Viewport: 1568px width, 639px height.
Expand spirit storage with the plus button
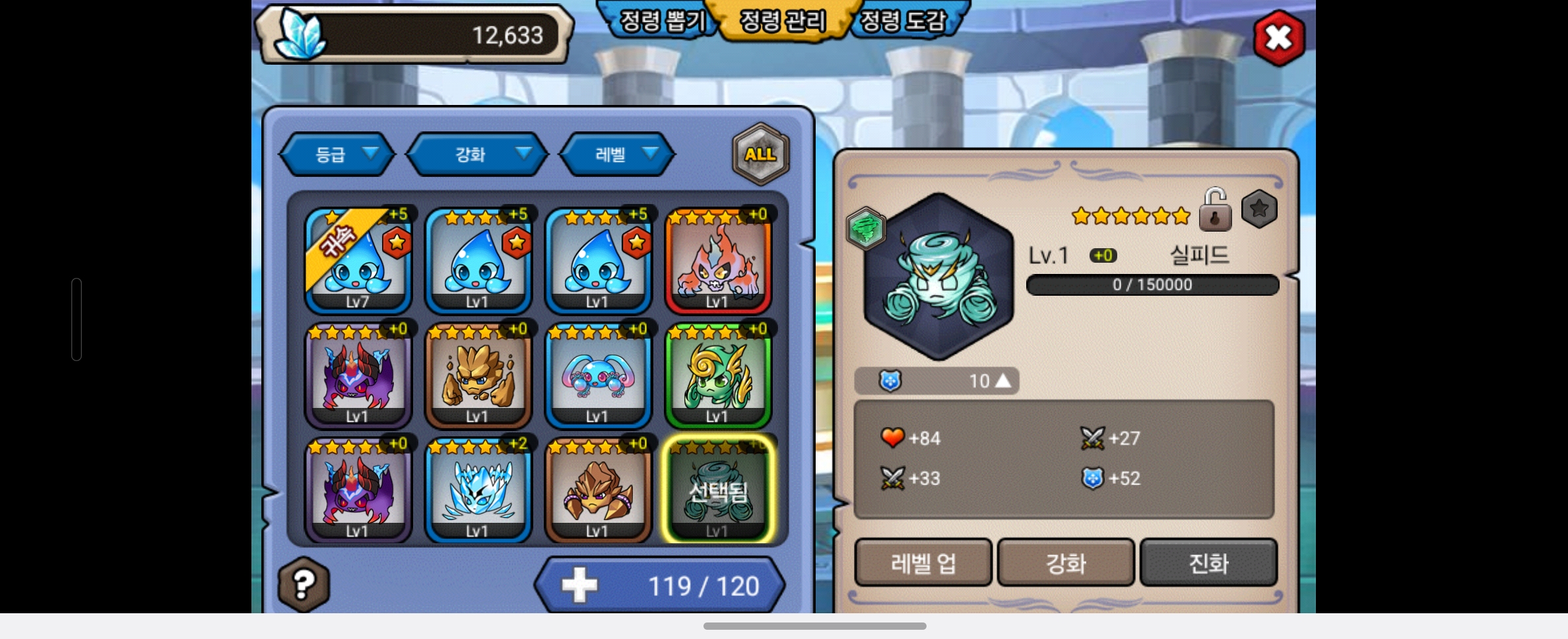click(x=579, y=586)
